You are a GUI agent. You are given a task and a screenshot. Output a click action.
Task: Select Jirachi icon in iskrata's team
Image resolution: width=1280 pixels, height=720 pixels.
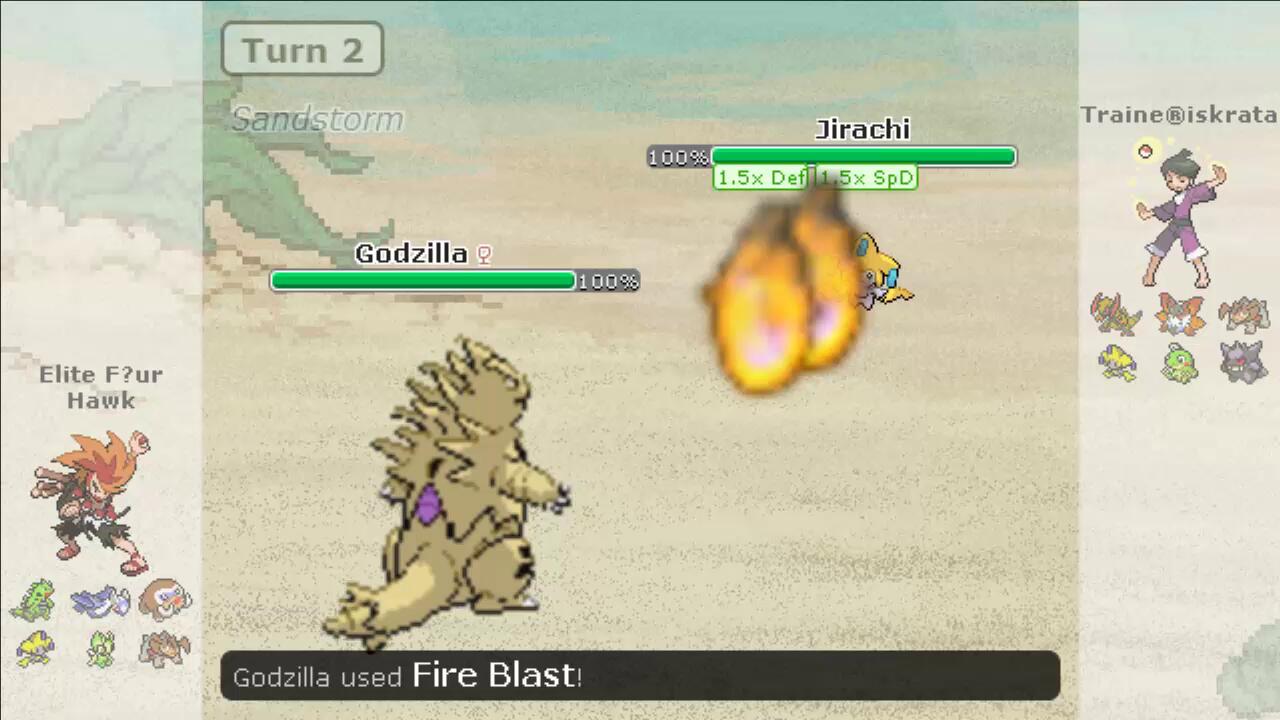[x=1116, y=362]
